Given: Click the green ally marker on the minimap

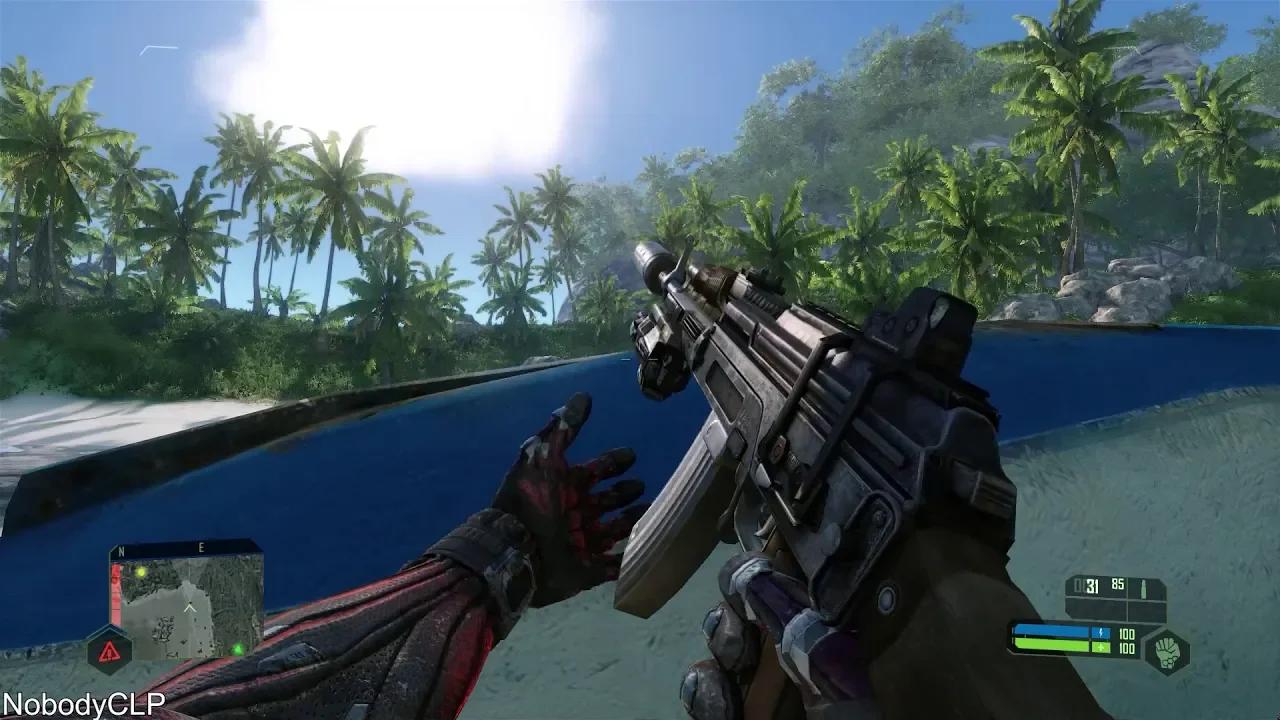Looking at the screenshot, I should click(x=238, y=649).
